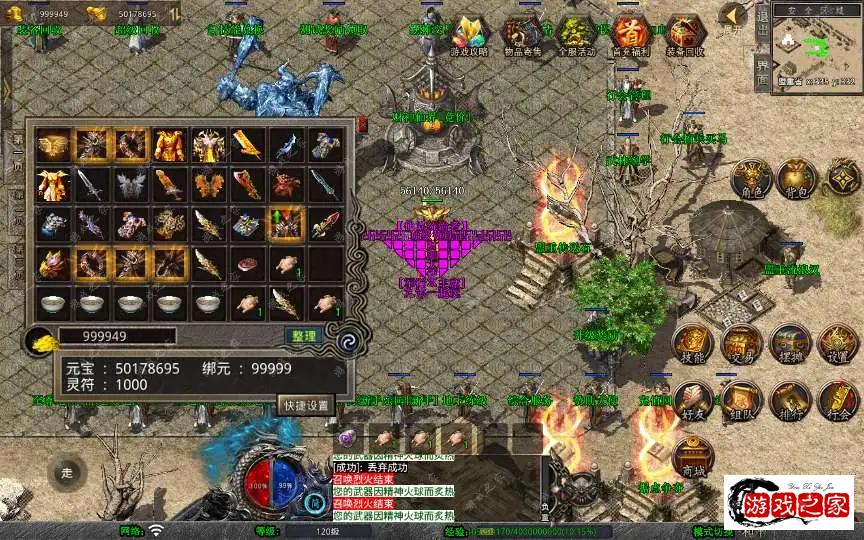Open 快捷设置 quick settings
The image size is (864, 540).
click(305, 405)
